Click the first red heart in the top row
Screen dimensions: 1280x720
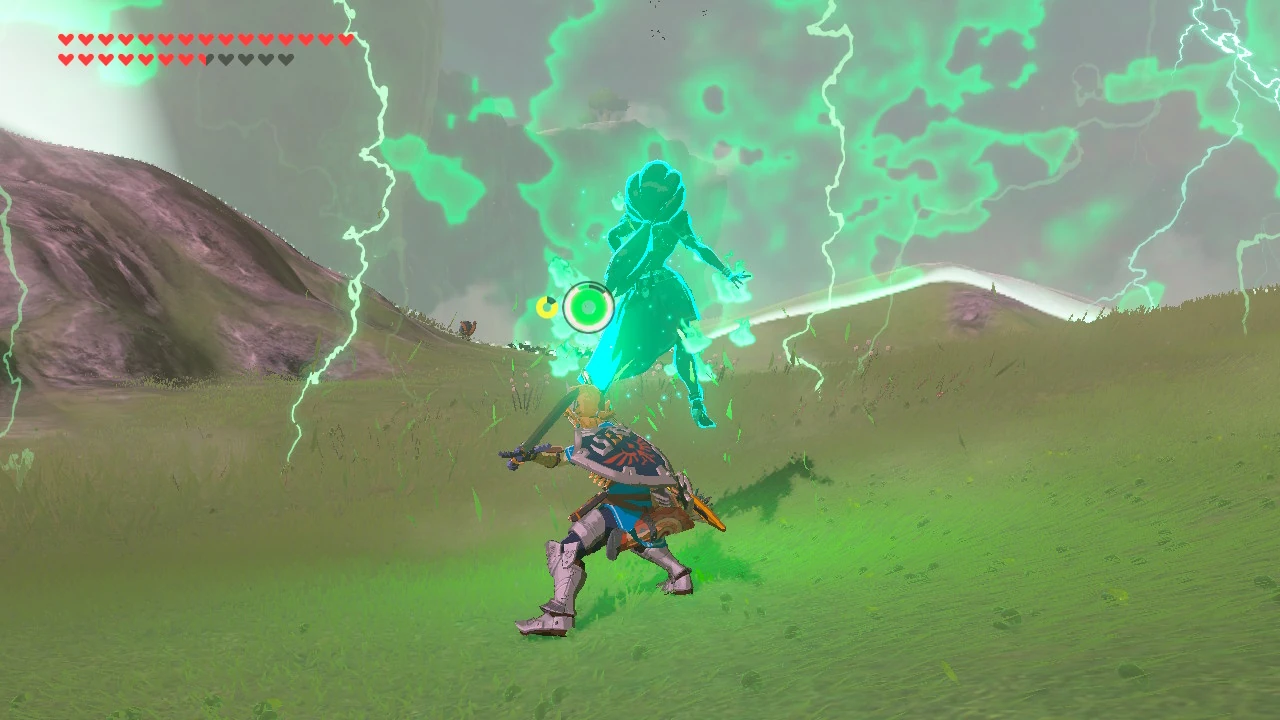point(66,39)
